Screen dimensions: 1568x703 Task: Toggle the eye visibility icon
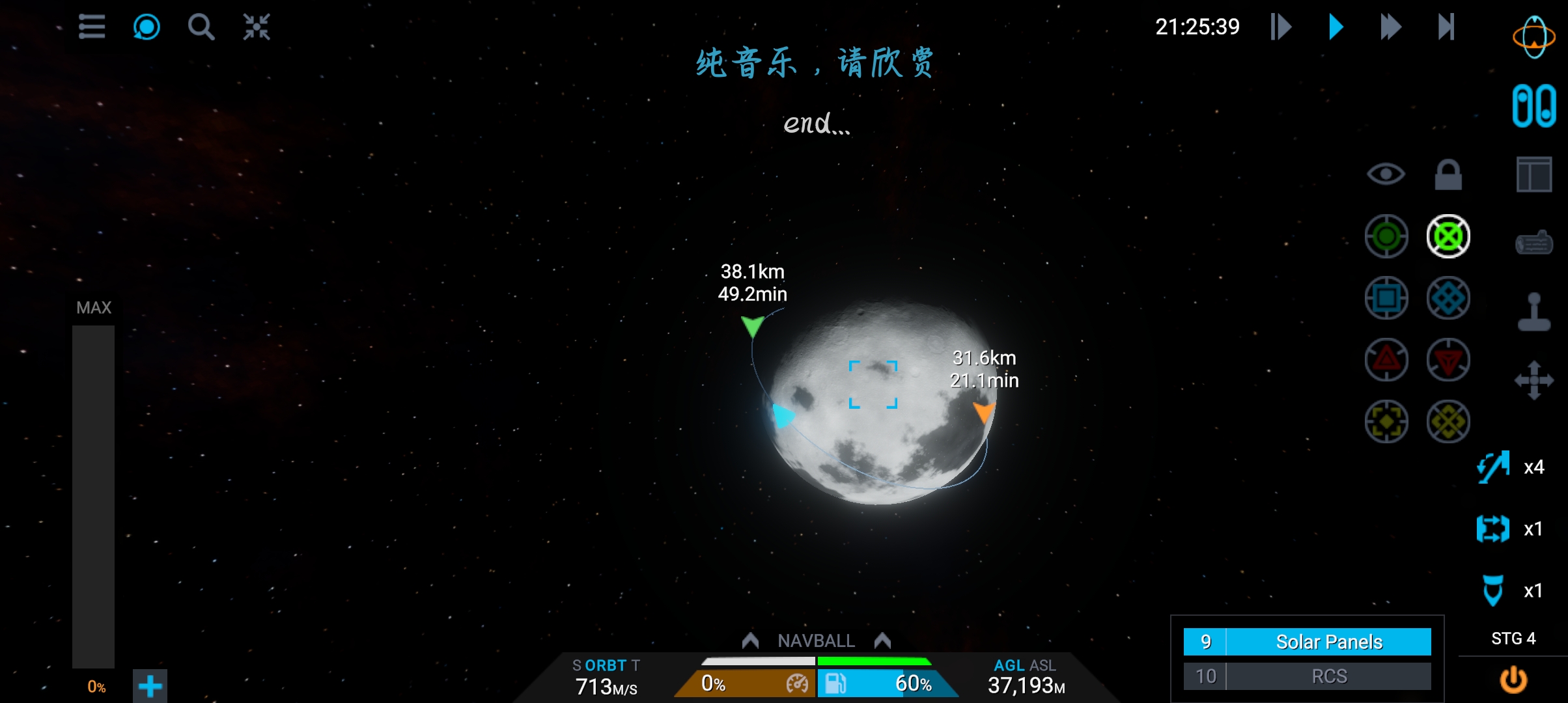pyautogui.click(x=1386, y=174)
